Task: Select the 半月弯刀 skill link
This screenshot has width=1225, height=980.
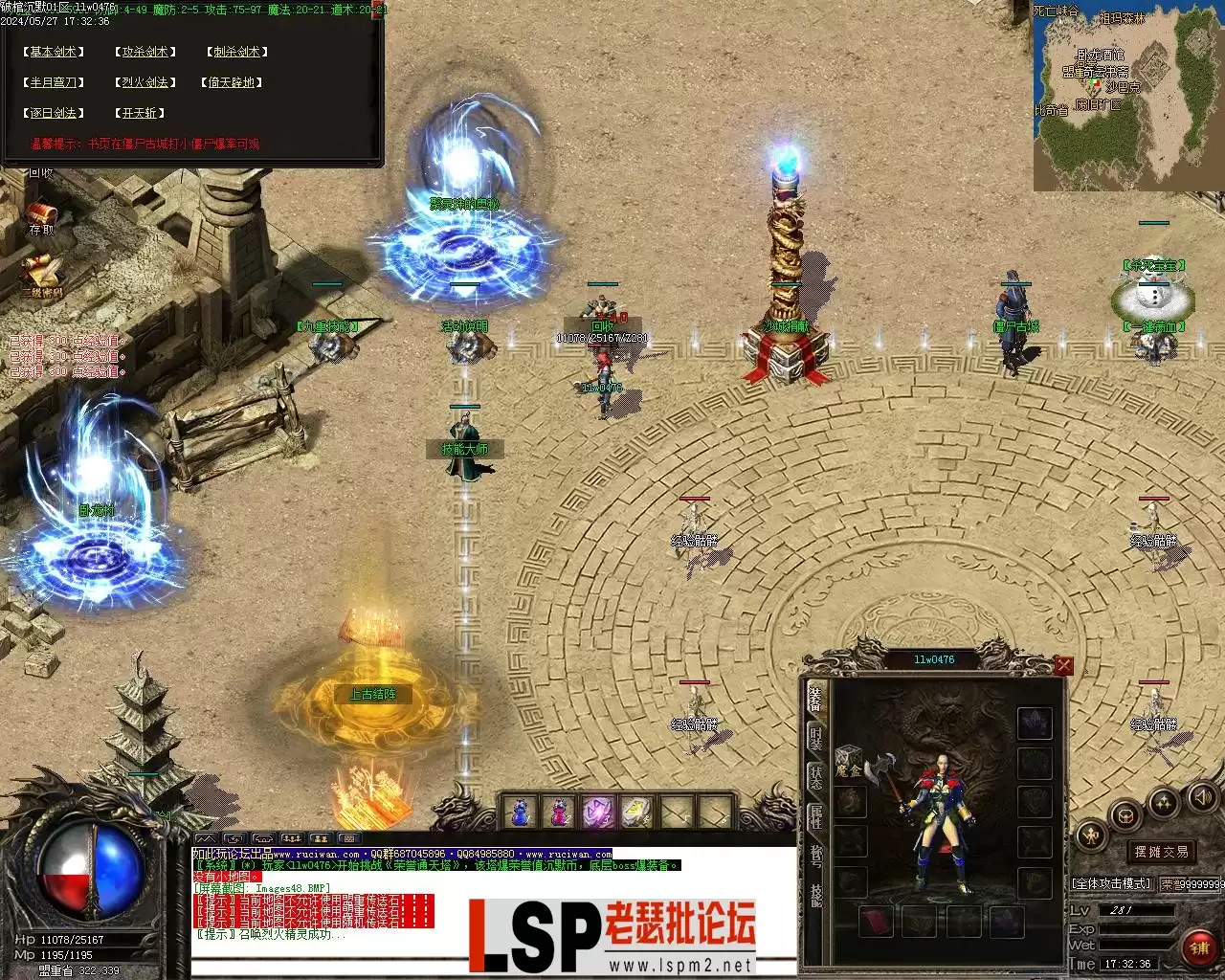Action: (x=54, y=82)
